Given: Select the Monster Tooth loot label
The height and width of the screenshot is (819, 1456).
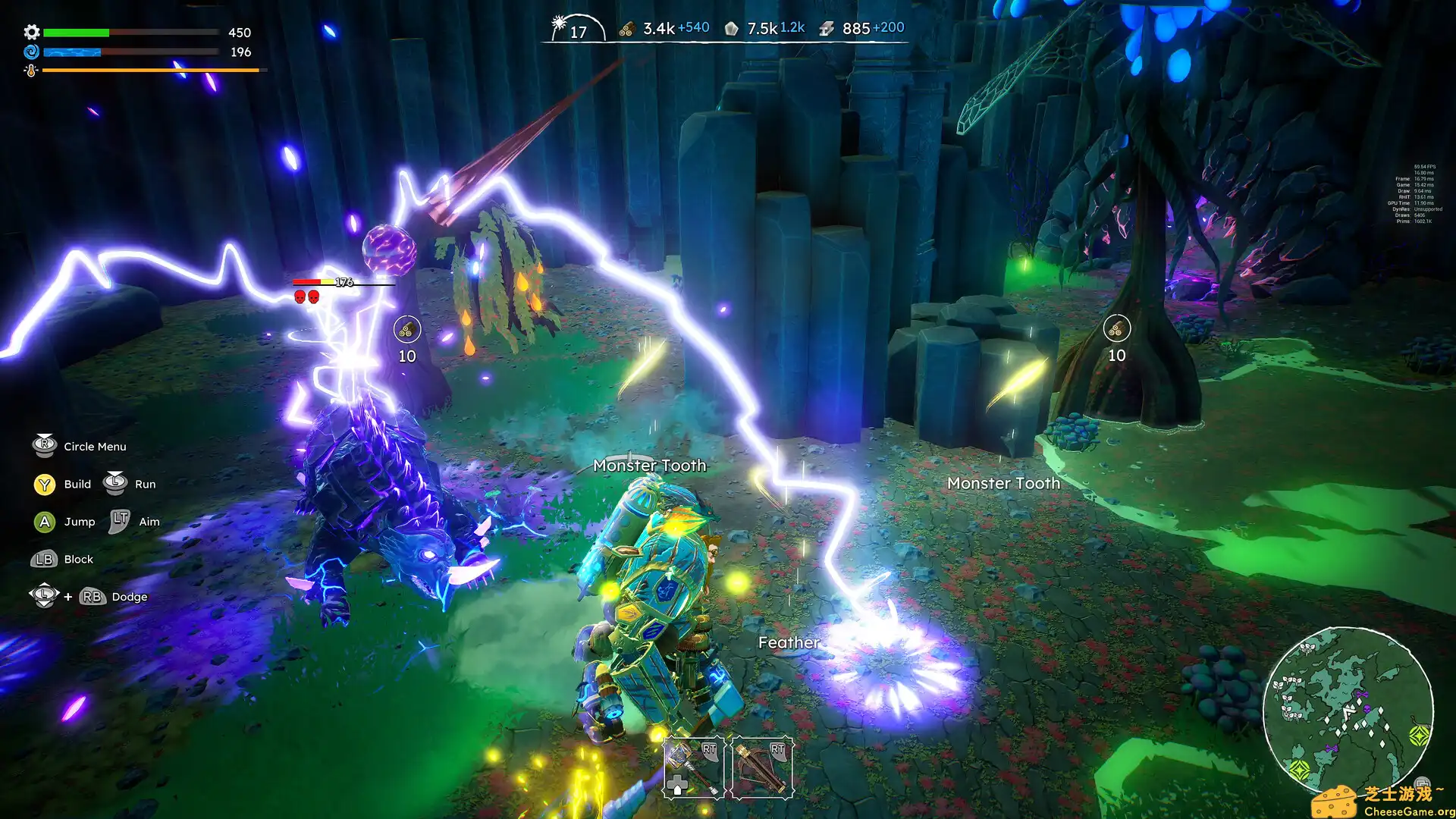Looking at the screenshot, I should 649,465.
